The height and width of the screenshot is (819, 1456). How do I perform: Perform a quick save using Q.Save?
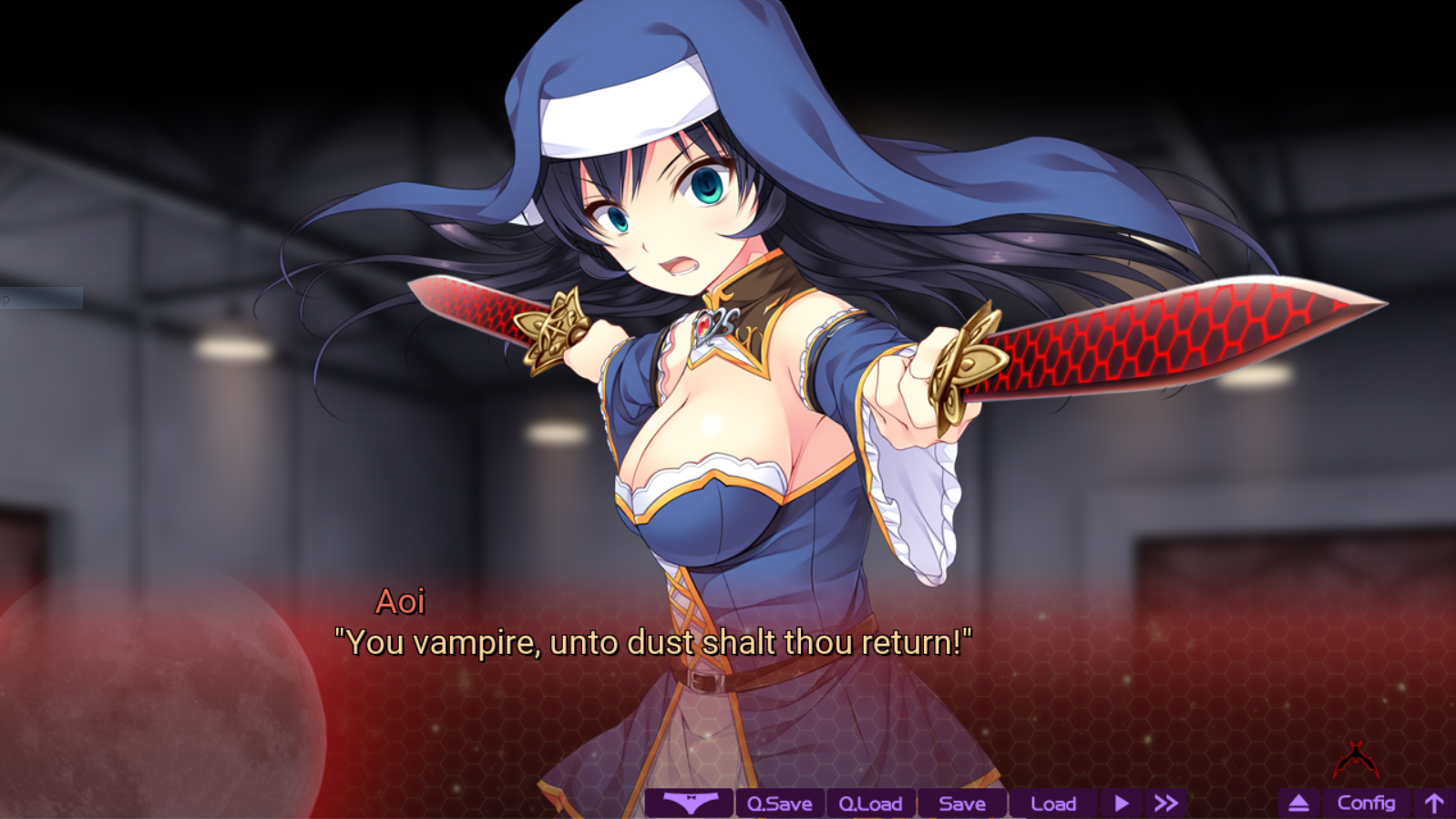(x=779, y=803)
